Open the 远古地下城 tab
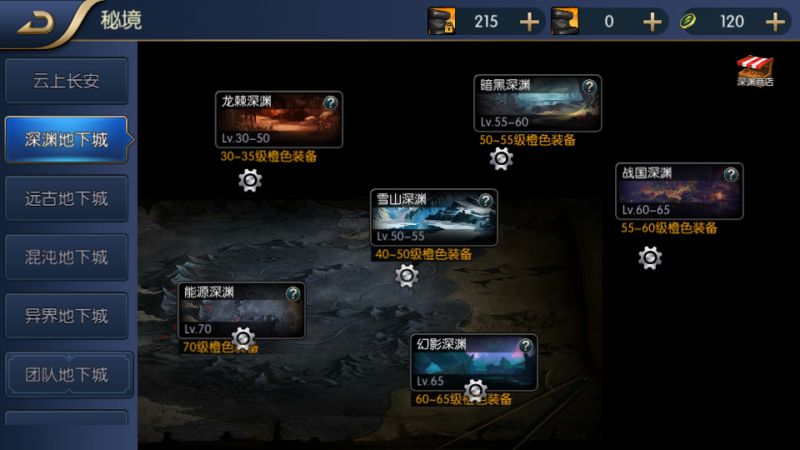 pos(66,199)
